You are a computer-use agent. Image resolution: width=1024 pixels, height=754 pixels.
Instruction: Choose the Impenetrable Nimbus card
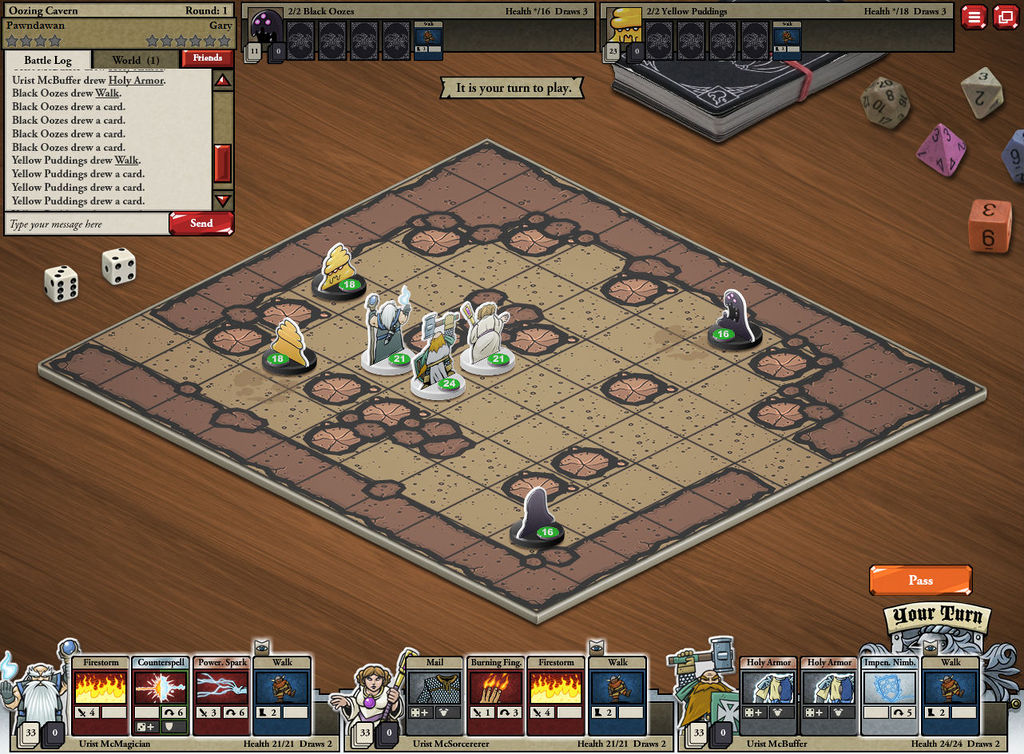point(889,690)
